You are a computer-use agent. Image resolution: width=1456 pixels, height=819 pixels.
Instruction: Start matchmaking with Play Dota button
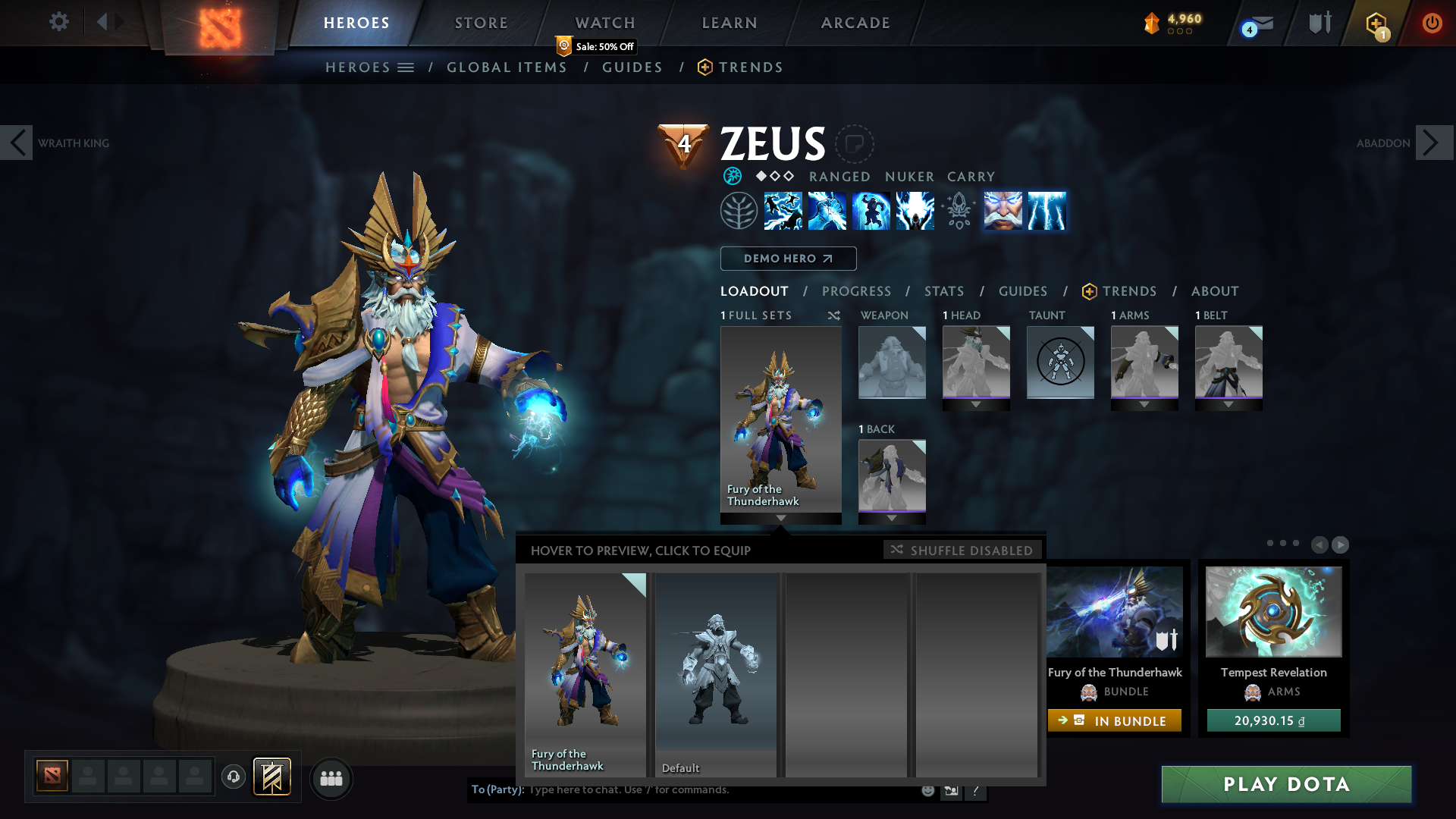coord(1286,784)
